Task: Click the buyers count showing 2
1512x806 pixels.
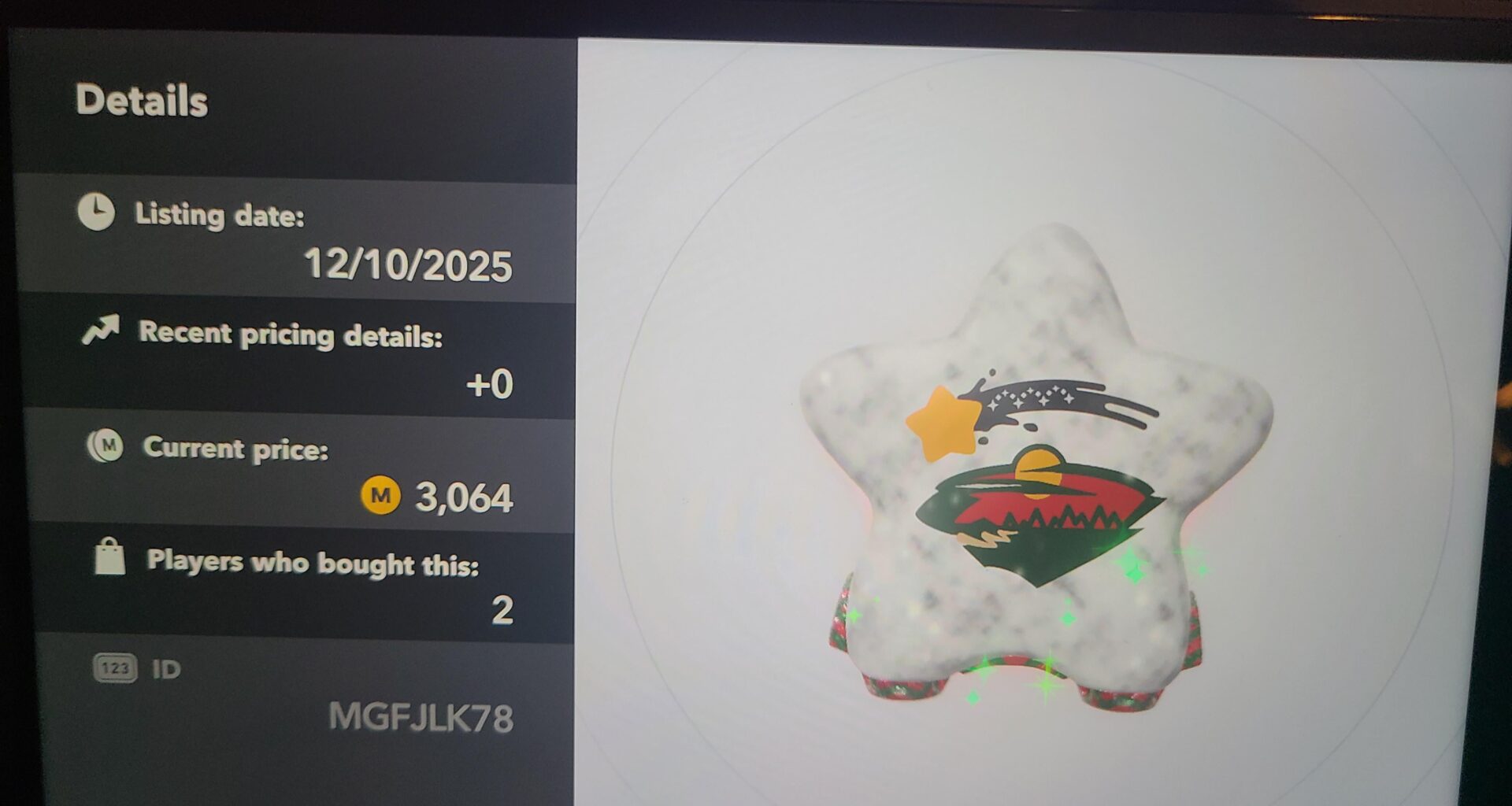Action: click(x=505, y=610)
